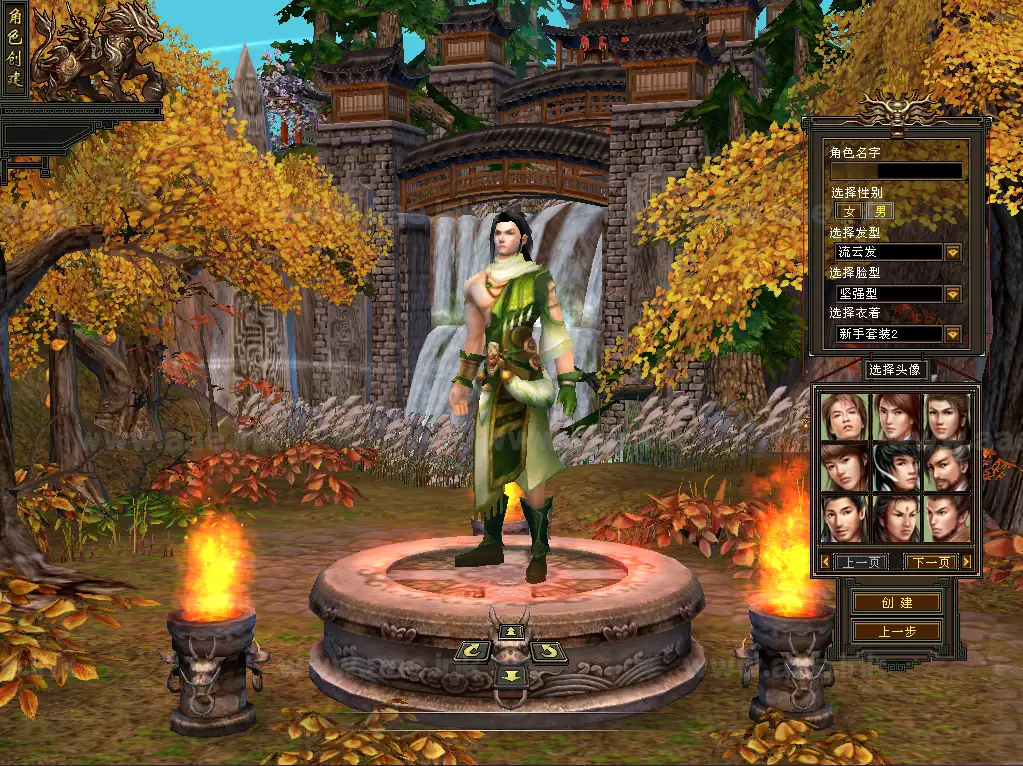This screenshot has height=766, width=1023.
Task: Select the 女 gender option
Action: [849, 211]
